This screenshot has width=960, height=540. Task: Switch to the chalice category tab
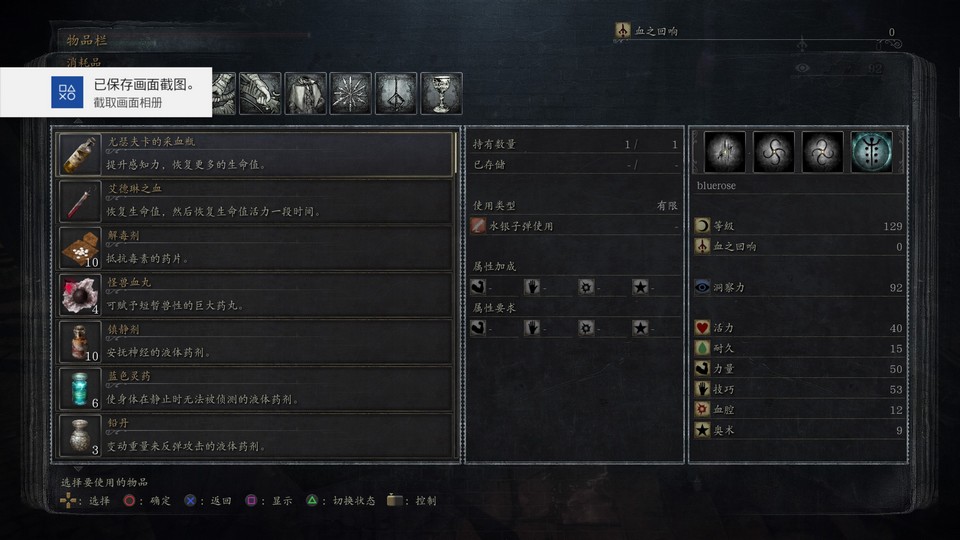pos(441,94)
